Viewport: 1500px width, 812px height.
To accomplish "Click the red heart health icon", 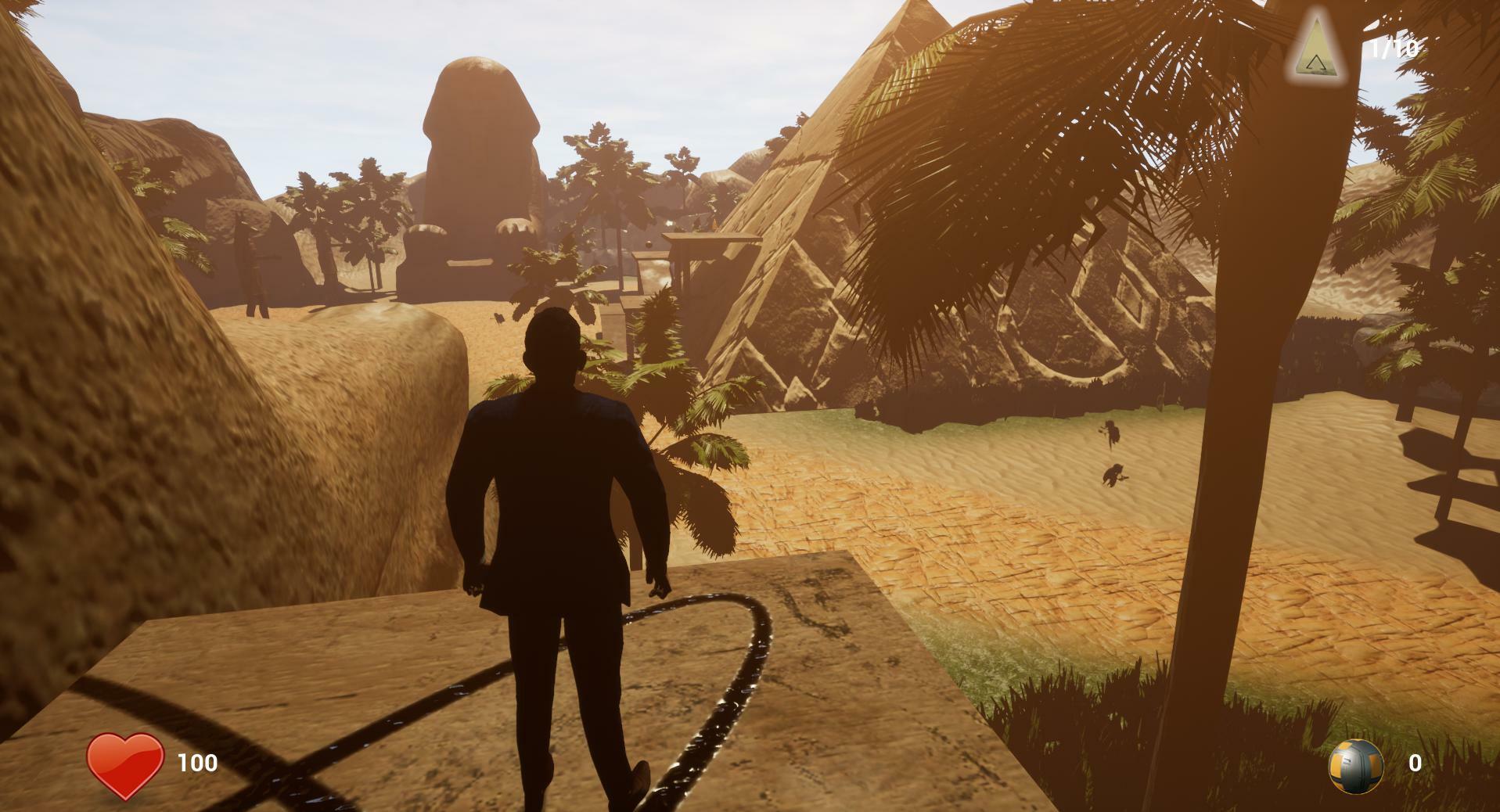I will coord(125,764).
